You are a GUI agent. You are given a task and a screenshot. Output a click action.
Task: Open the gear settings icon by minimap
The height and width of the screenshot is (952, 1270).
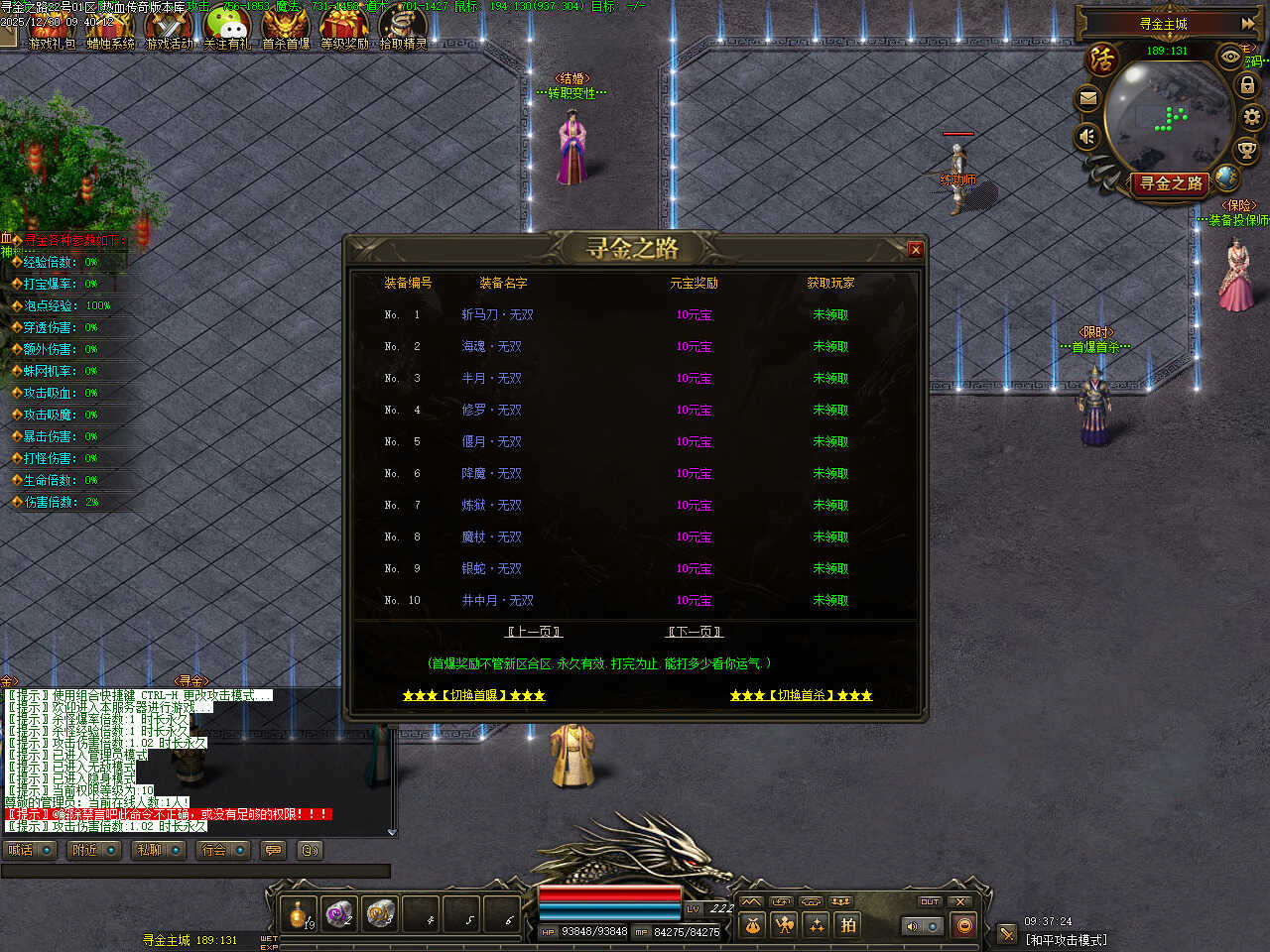(1252, 117)
